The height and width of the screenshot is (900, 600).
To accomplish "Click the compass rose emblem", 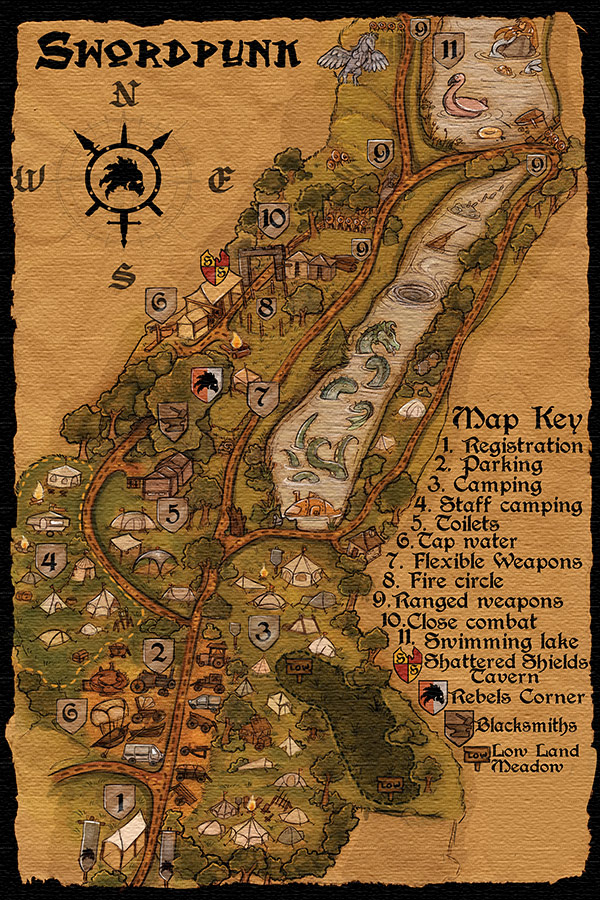I will [x=125, y=178].
